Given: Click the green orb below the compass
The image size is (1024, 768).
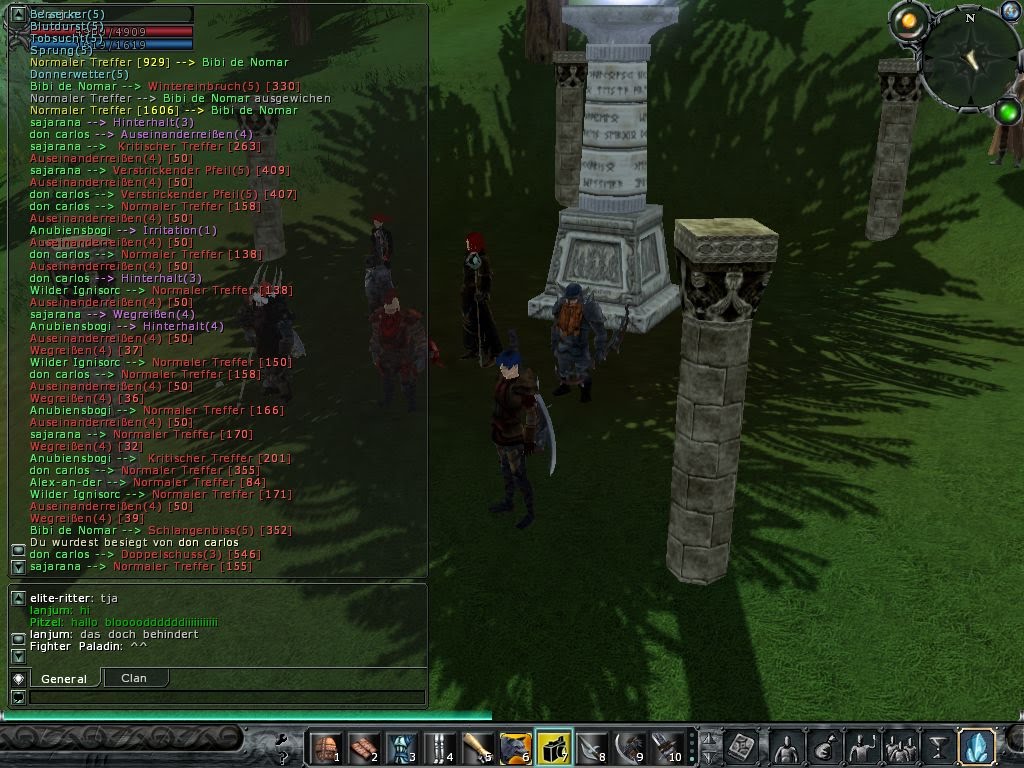Looking at the screenshot, I should pos(1007,110).
